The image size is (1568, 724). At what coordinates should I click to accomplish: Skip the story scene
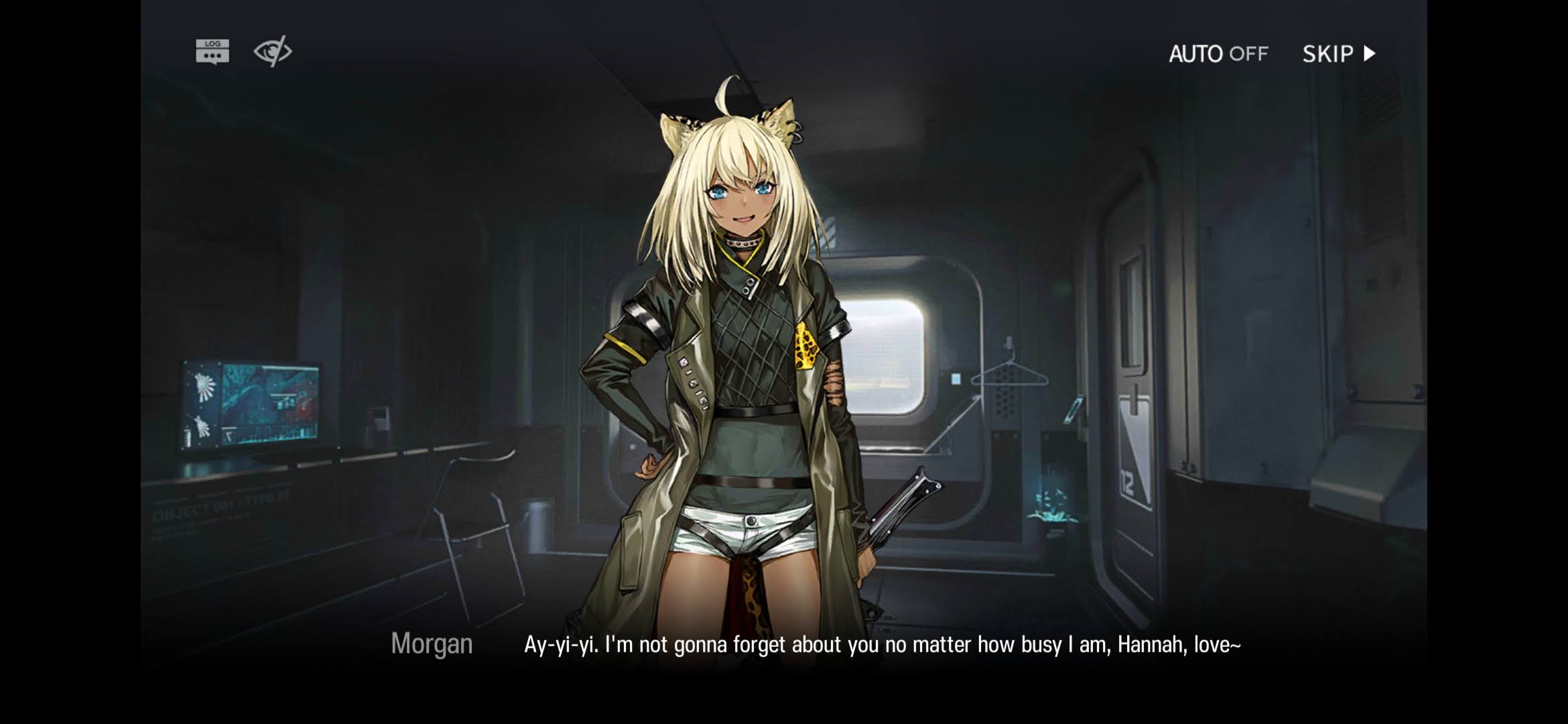coord(1338,54)
